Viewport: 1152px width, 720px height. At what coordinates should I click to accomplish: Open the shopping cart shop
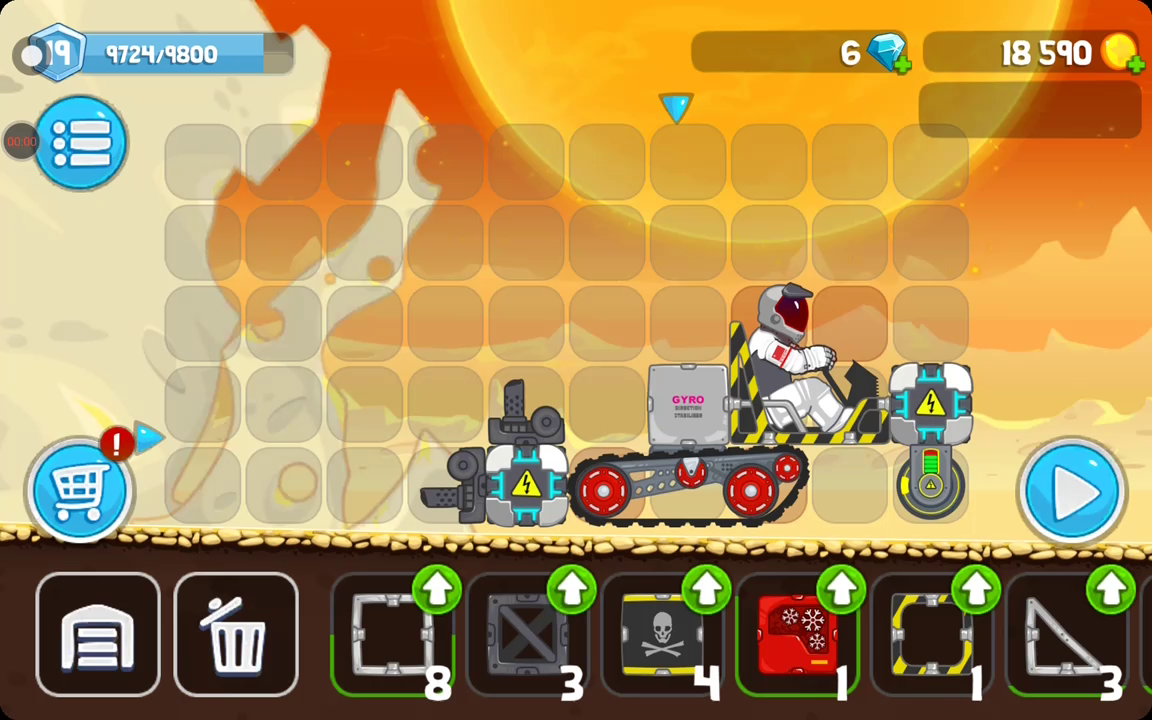coord(80,490)
